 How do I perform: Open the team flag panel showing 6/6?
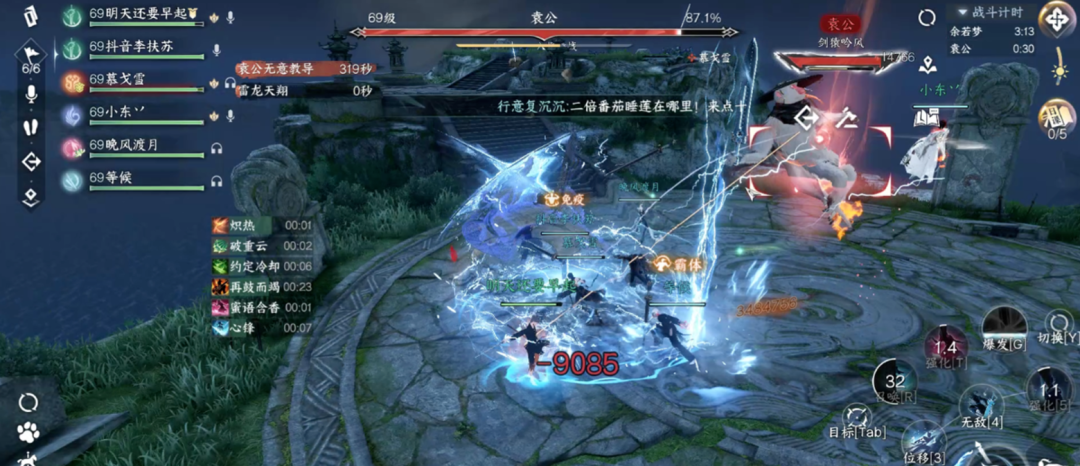(x=30, y=58)
